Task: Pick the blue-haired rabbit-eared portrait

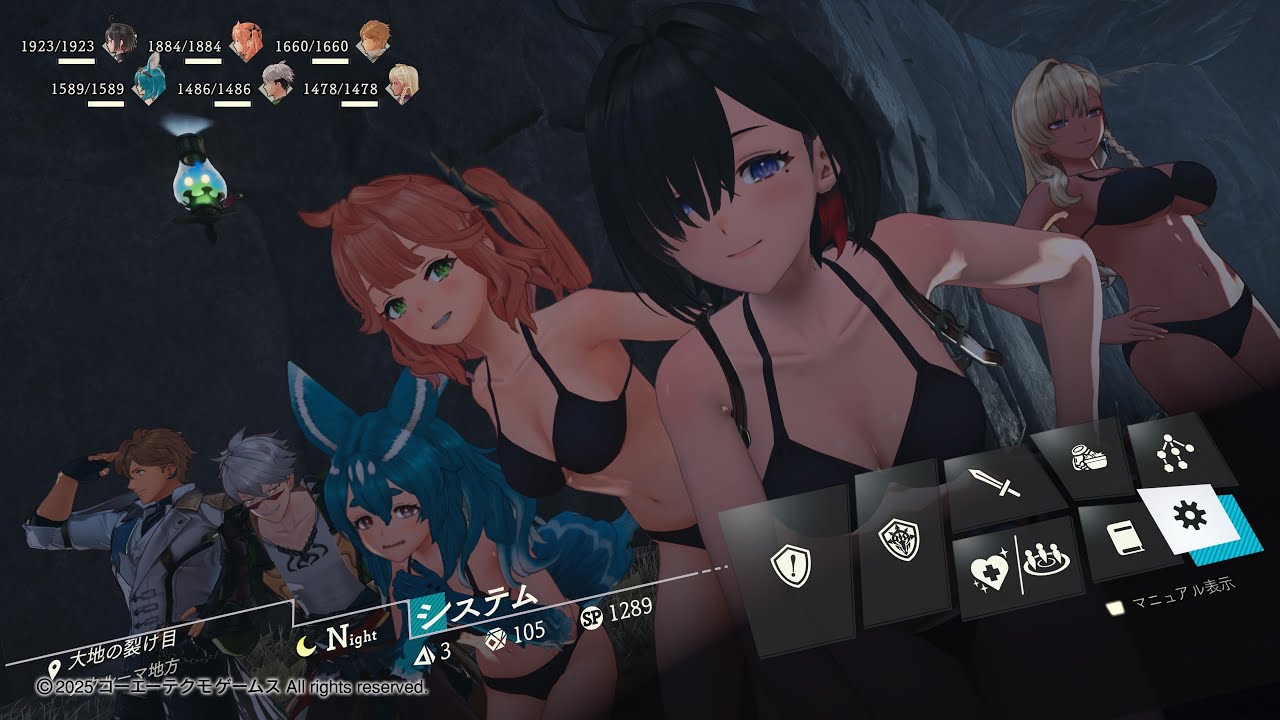Action: (x=148, y=84)
